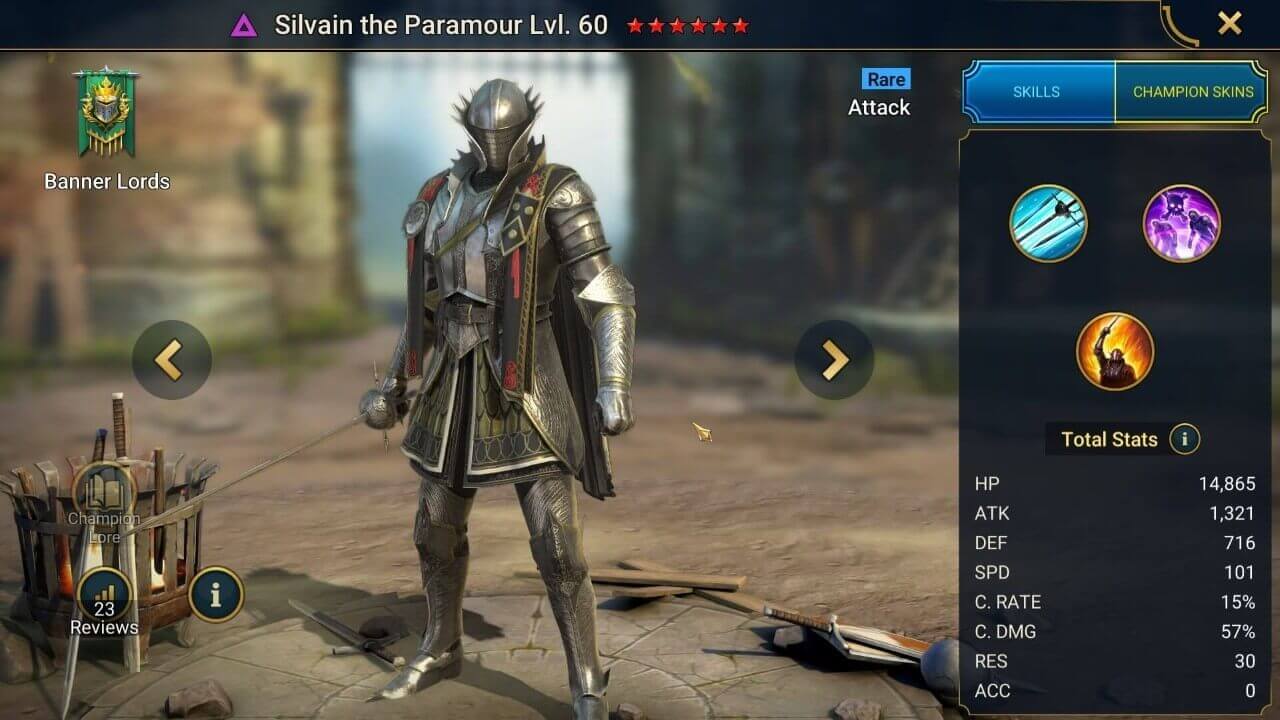View the yellow passive skill icon

point(1114,352)
